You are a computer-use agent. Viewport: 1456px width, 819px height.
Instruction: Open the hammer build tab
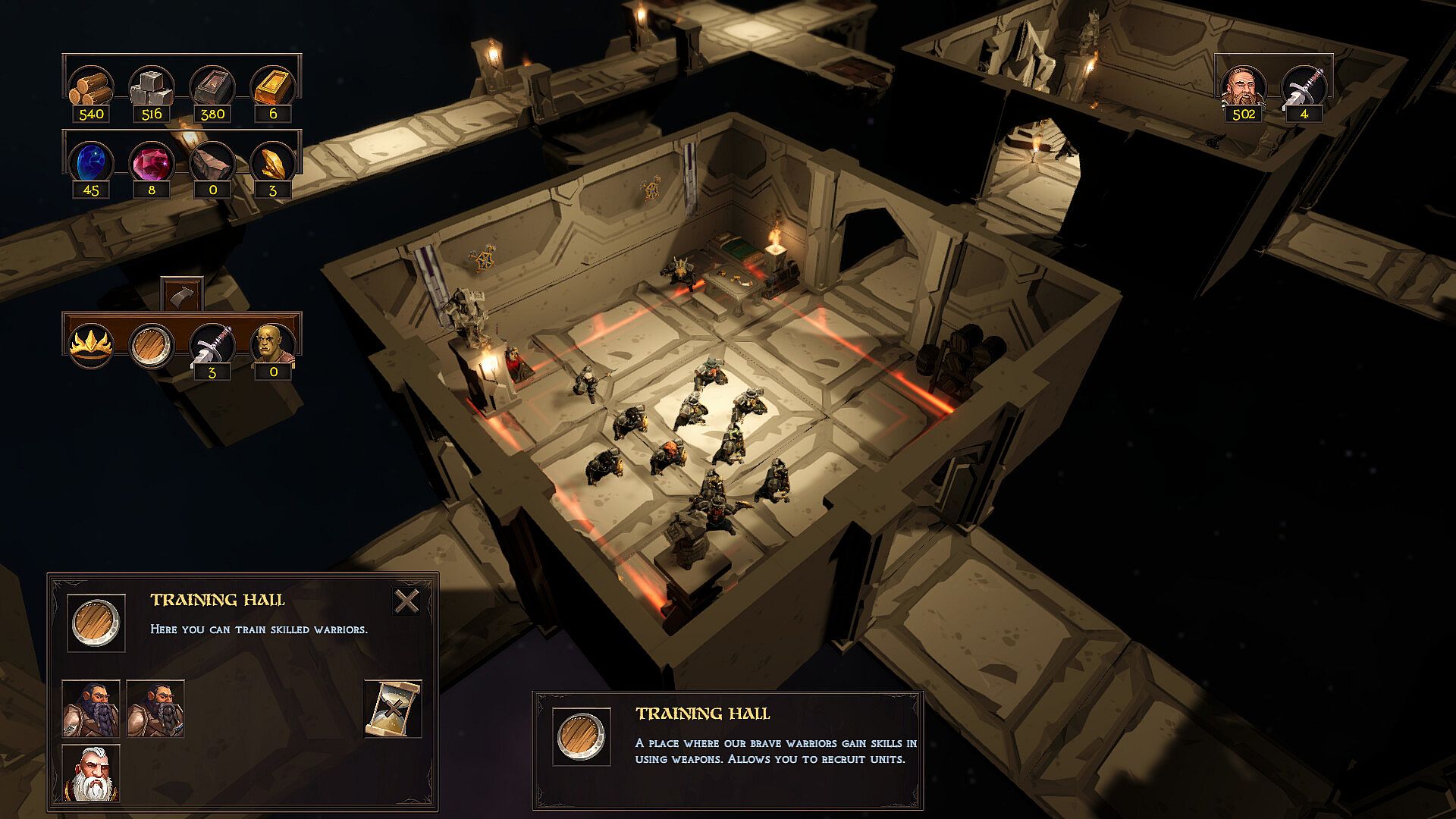(182, 293)
